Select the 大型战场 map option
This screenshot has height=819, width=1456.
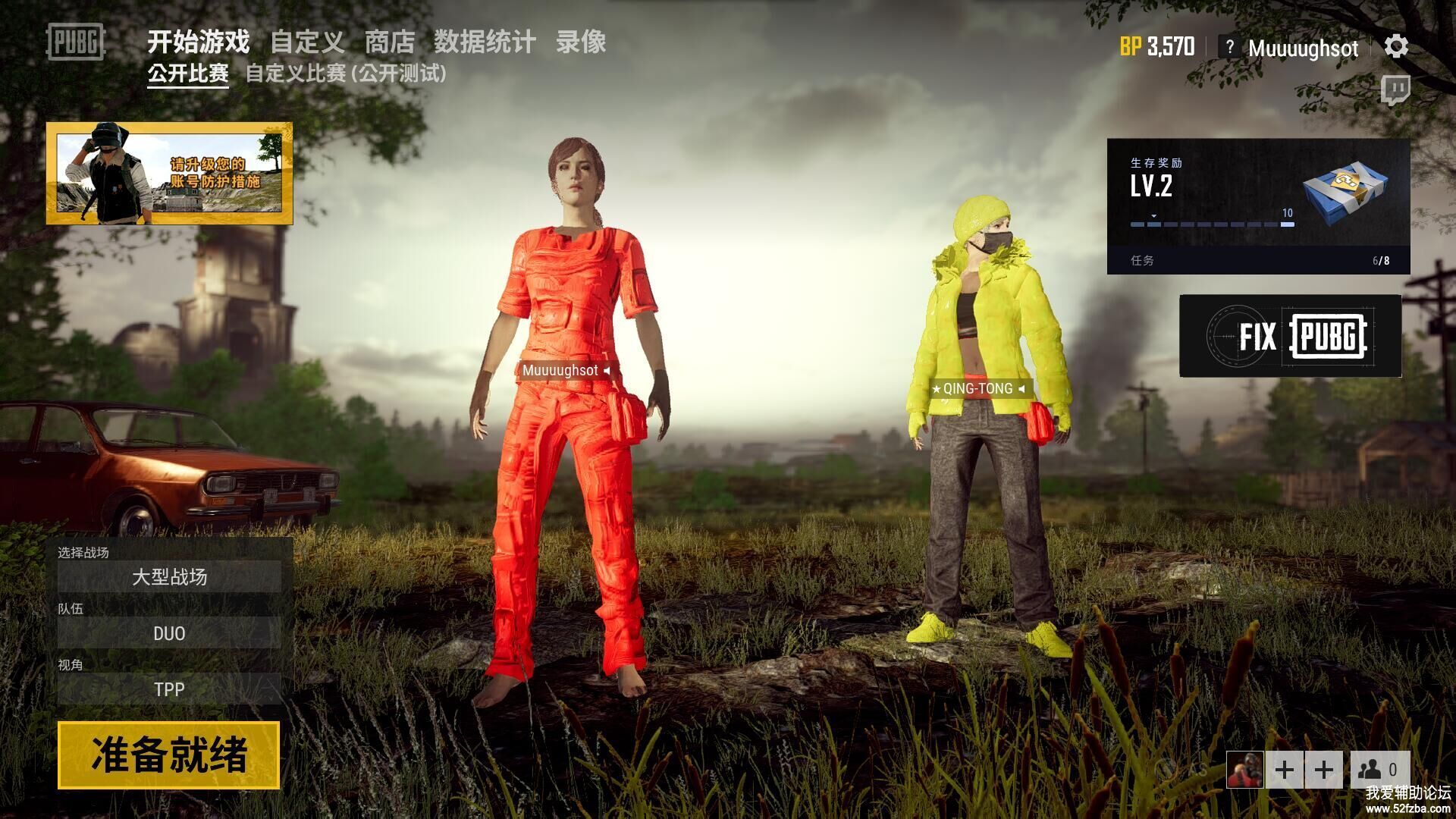[x=169, y=577]
